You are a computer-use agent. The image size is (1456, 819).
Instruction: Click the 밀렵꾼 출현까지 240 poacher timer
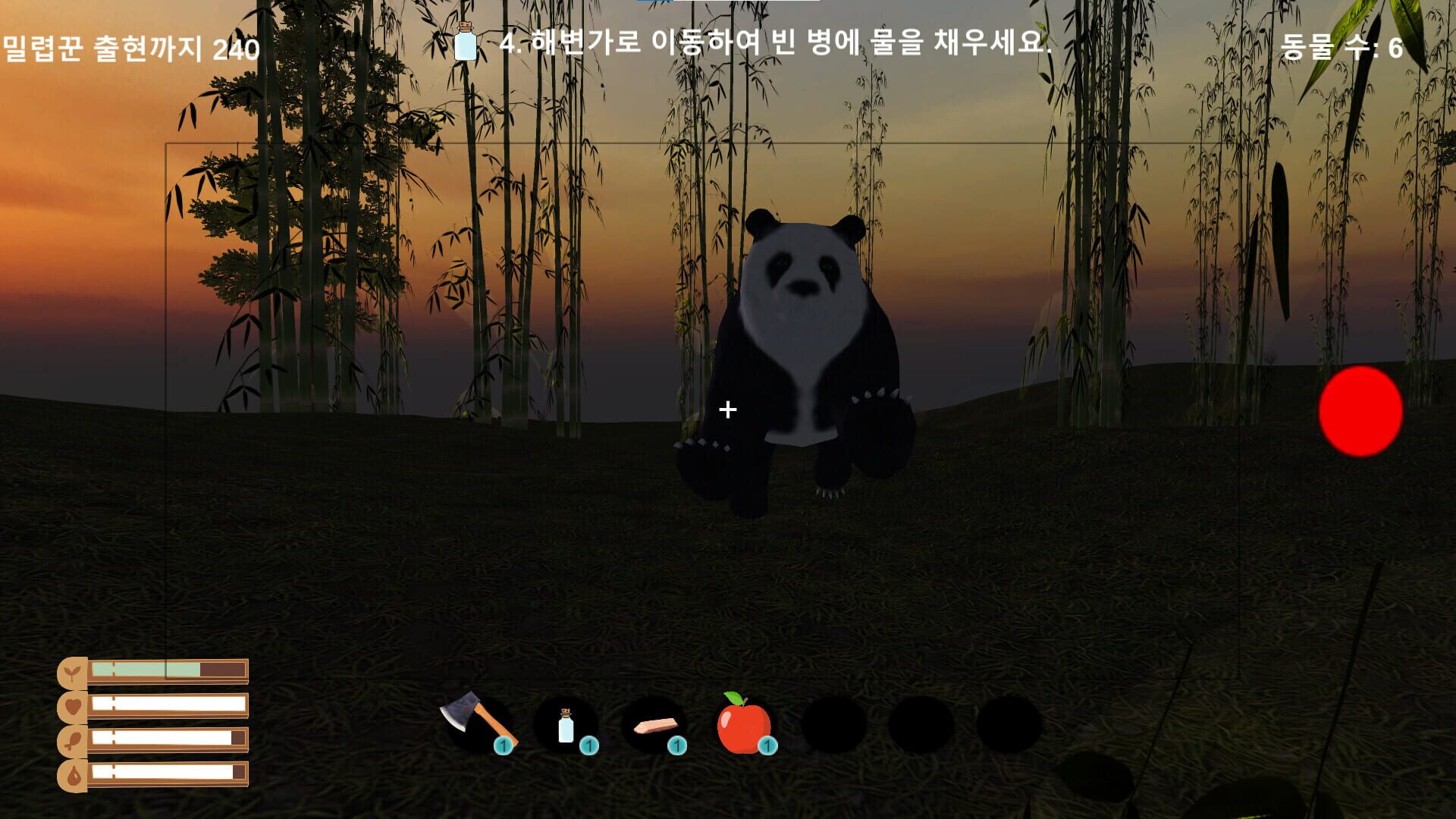click(x=129, y=49)
